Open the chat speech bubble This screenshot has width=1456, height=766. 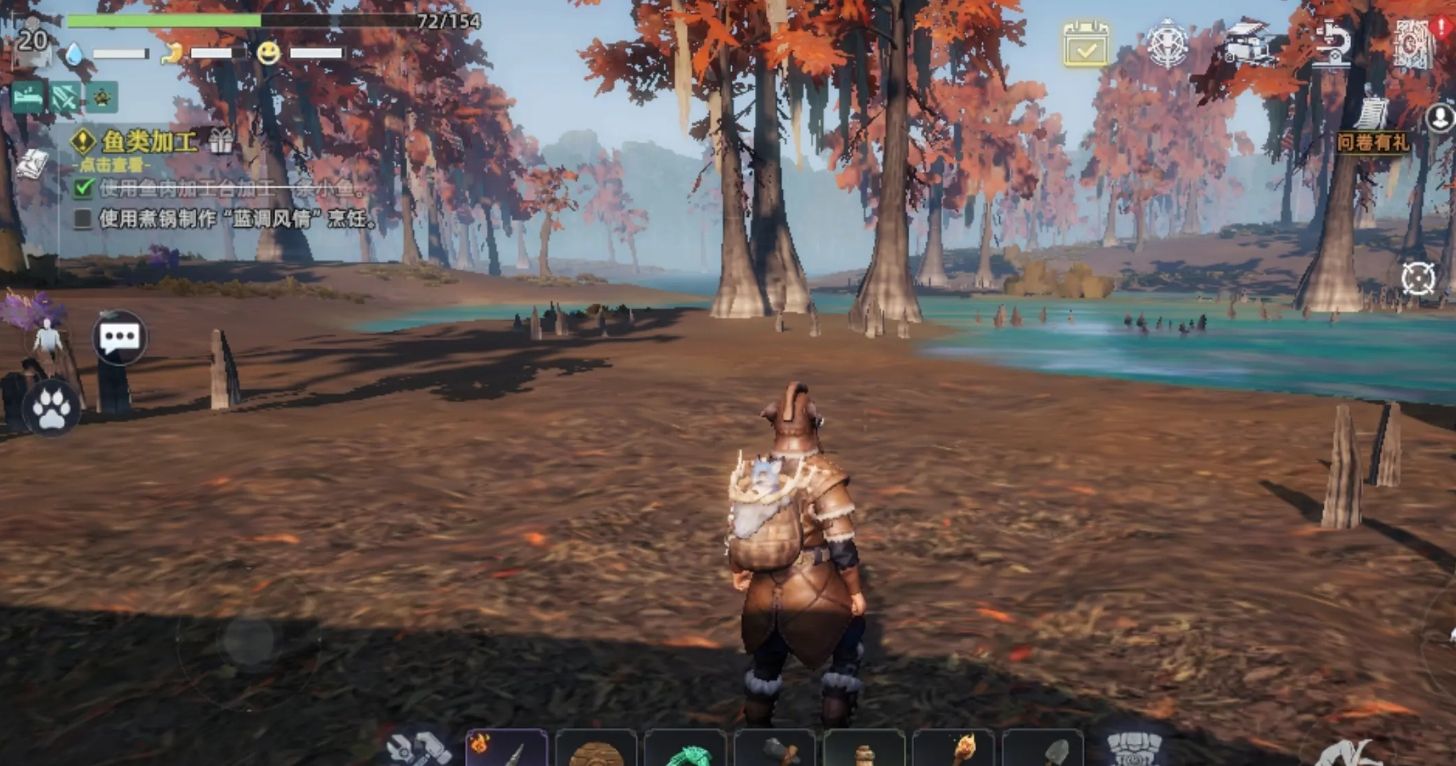[x=120, y=337]
